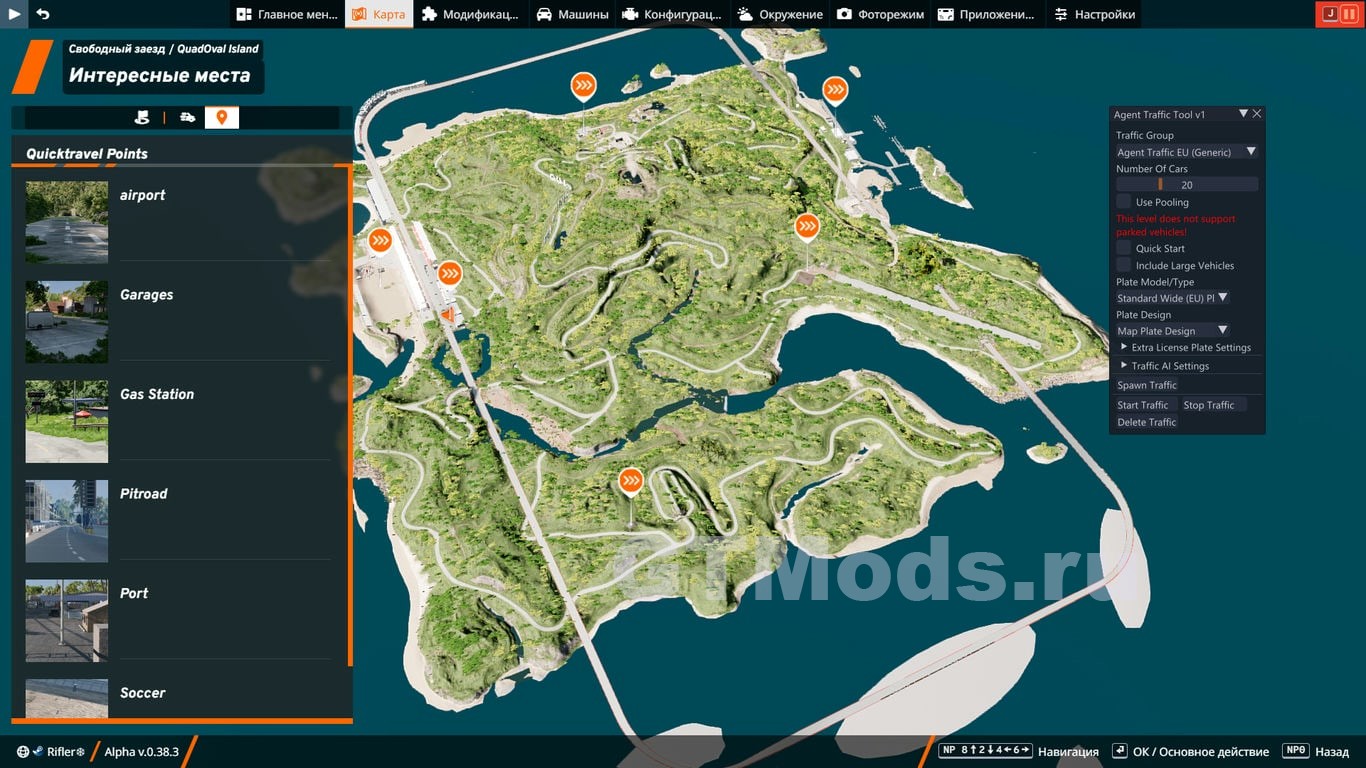Click the Delete Traffic button

tap(1147, 422)
